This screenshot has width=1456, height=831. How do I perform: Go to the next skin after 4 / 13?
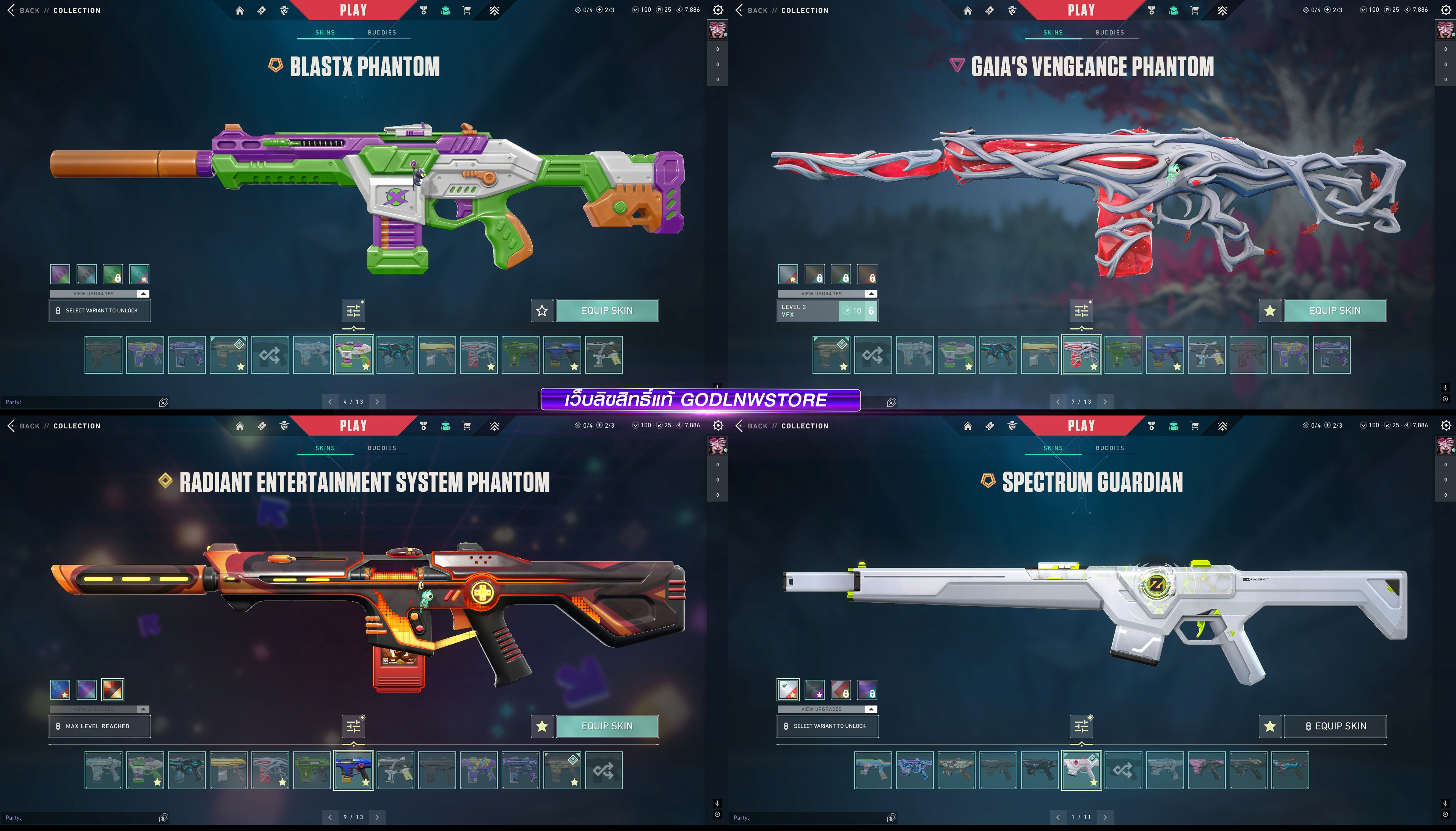[377, 402]
